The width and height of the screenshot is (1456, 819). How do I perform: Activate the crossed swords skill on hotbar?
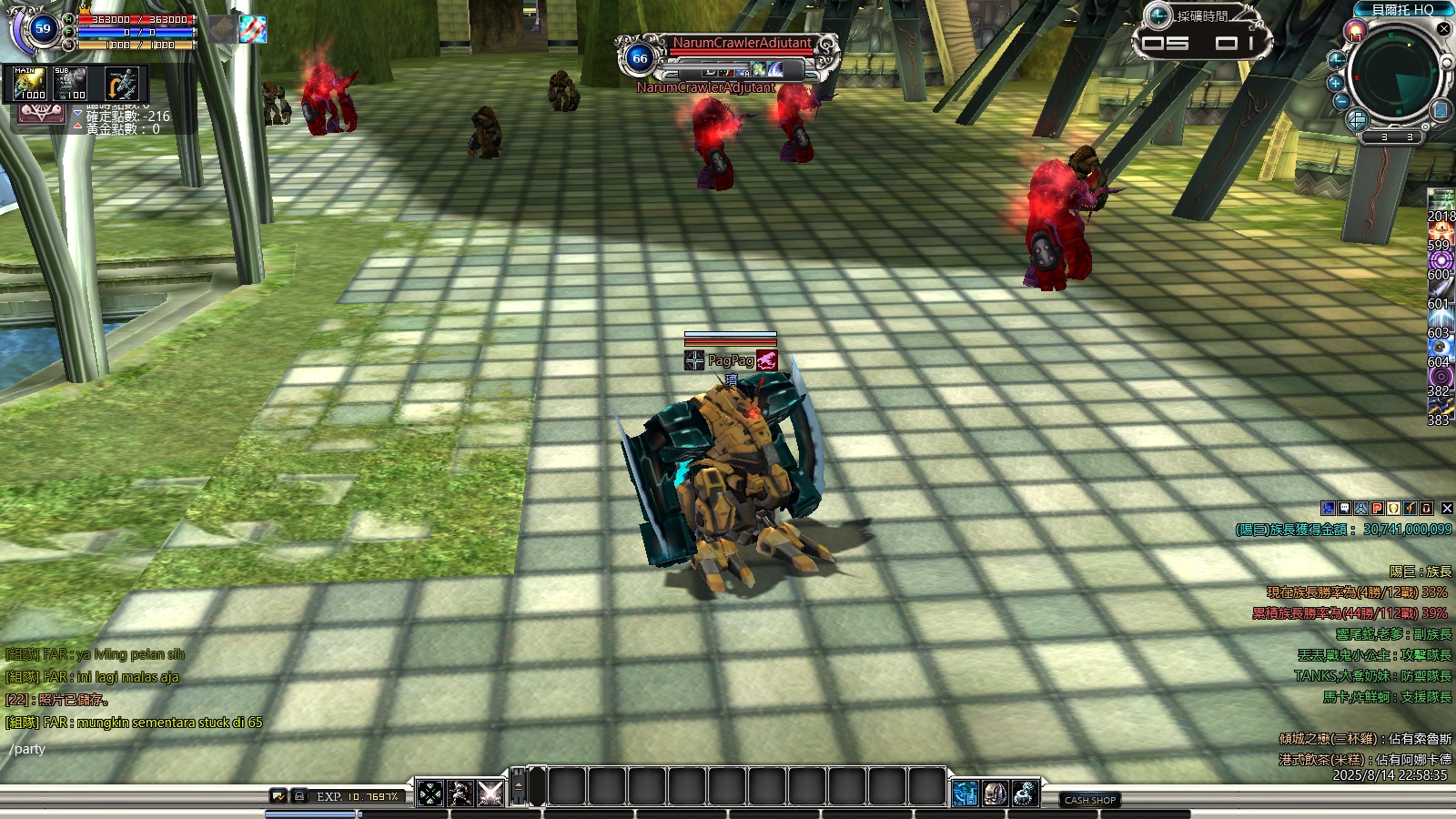[x=490, y=793]
